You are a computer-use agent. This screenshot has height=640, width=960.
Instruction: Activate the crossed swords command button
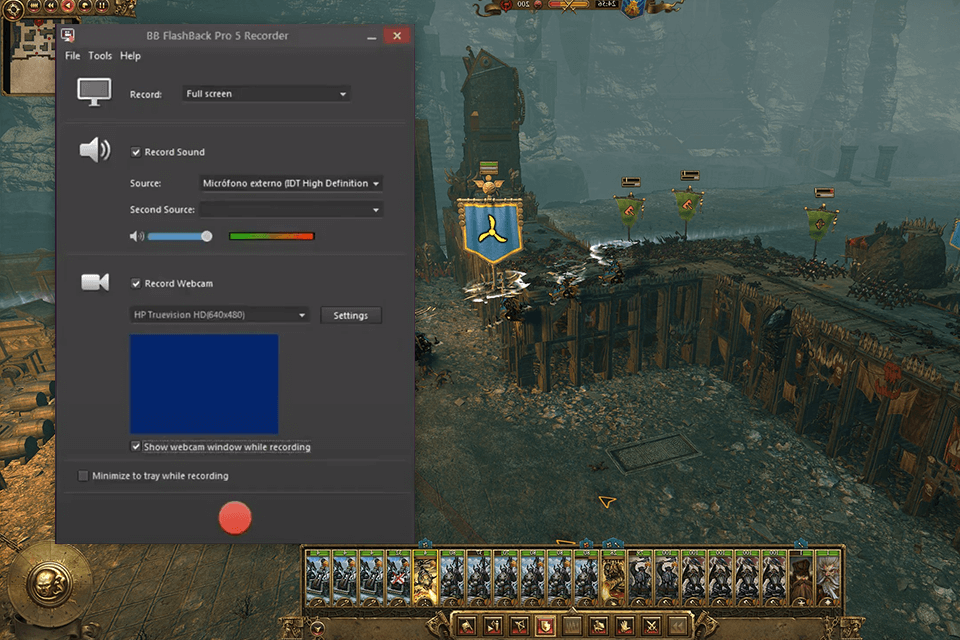pos(652,627)
